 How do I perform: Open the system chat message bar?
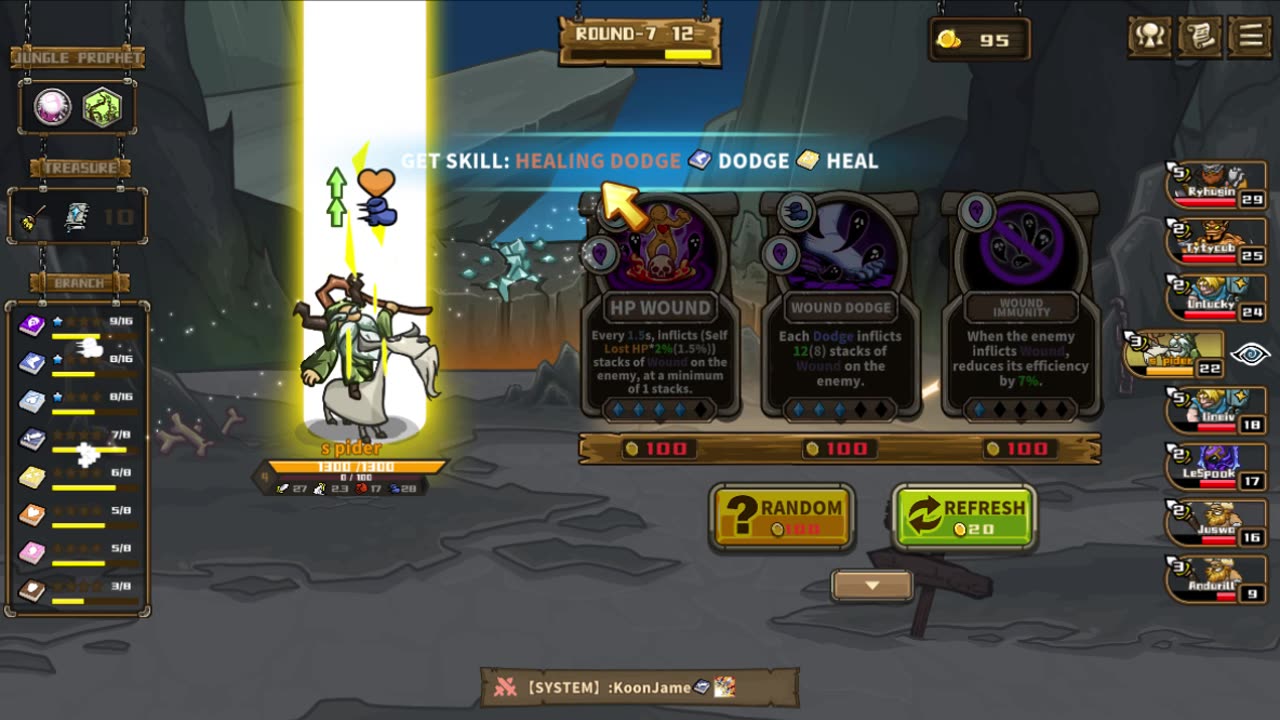(x=639, y=687)
